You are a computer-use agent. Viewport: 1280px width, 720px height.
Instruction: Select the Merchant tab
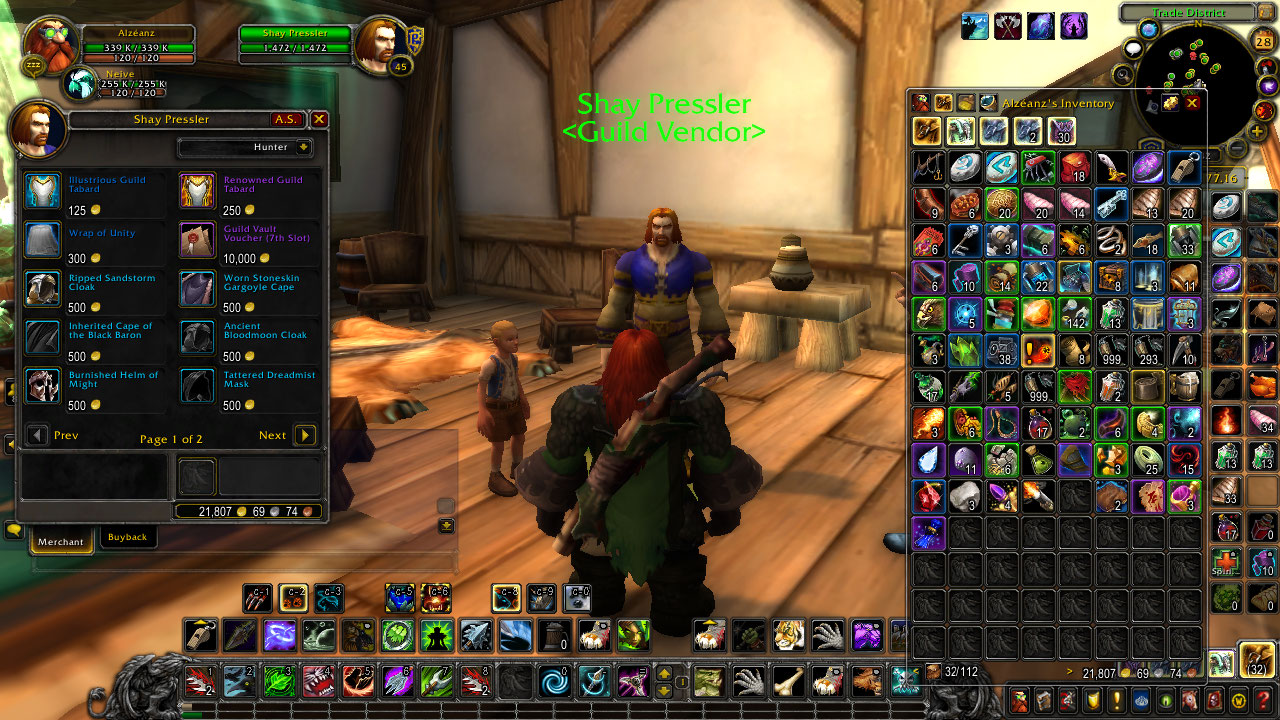(61, 541)
